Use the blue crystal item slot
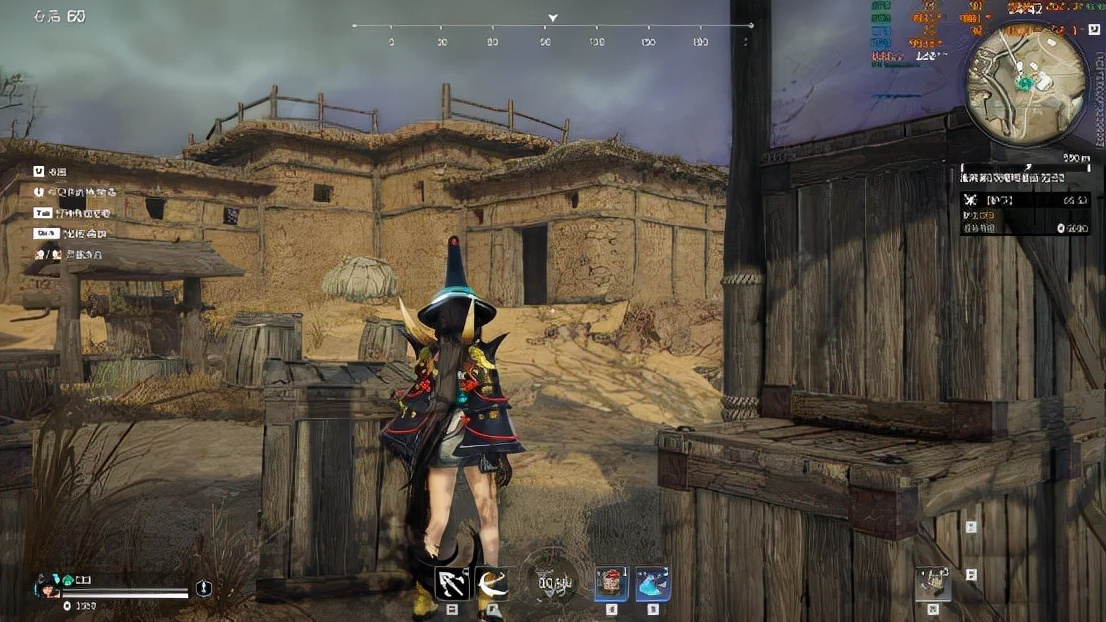This screenshot has width=1106, height=622. [652, 583]
